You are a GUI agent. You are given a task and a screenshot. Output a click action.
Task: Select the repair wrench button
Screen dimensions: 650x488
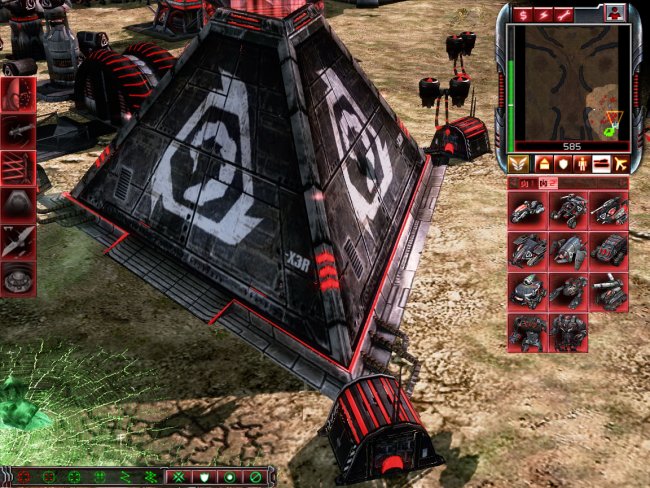[564, 13]
